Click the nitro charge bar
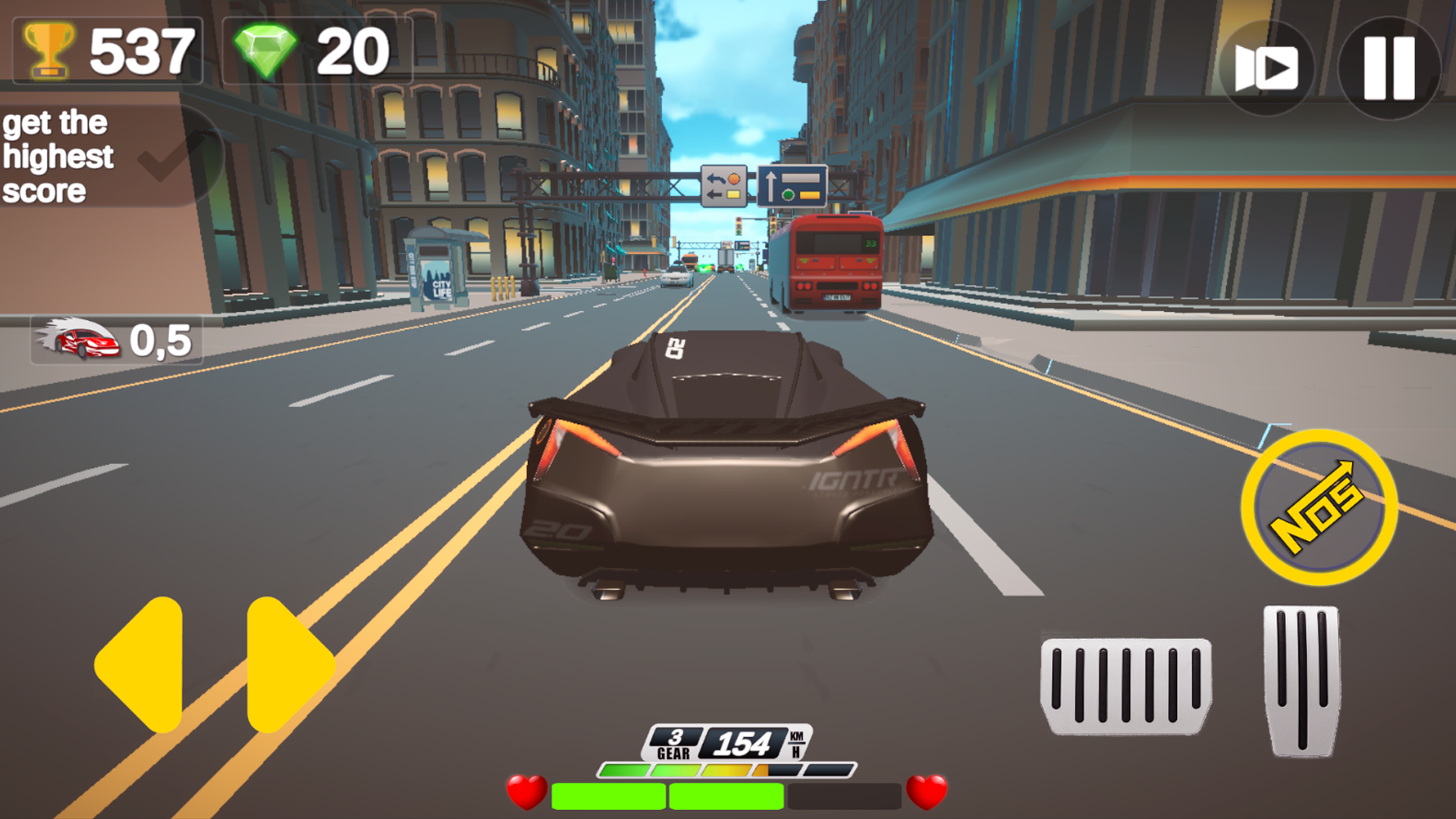Viewport: 1456px width, 819px height. [x=726, y=771]
